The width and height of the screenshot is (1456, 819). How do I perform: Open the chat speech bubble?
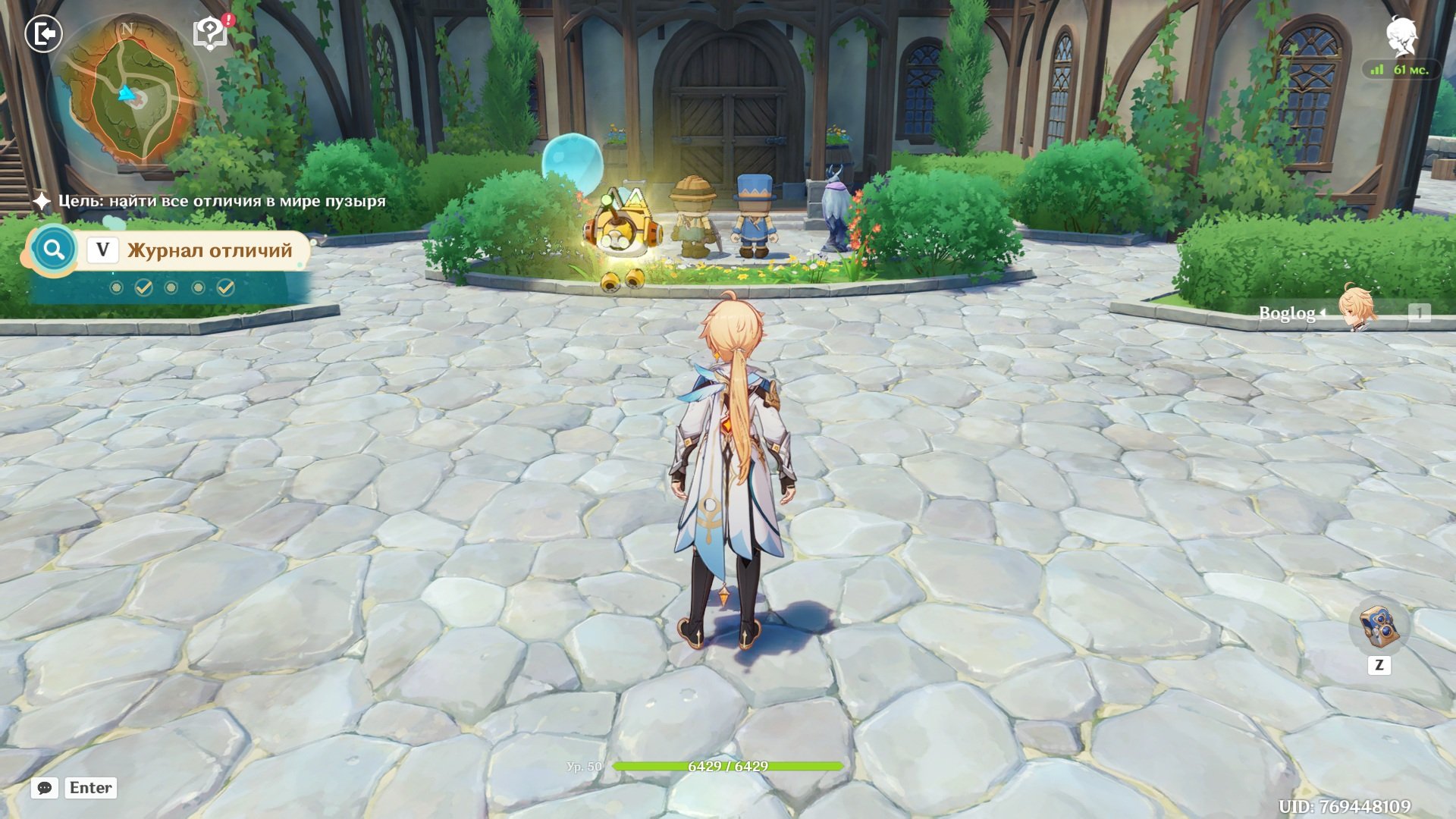point(45,788)
